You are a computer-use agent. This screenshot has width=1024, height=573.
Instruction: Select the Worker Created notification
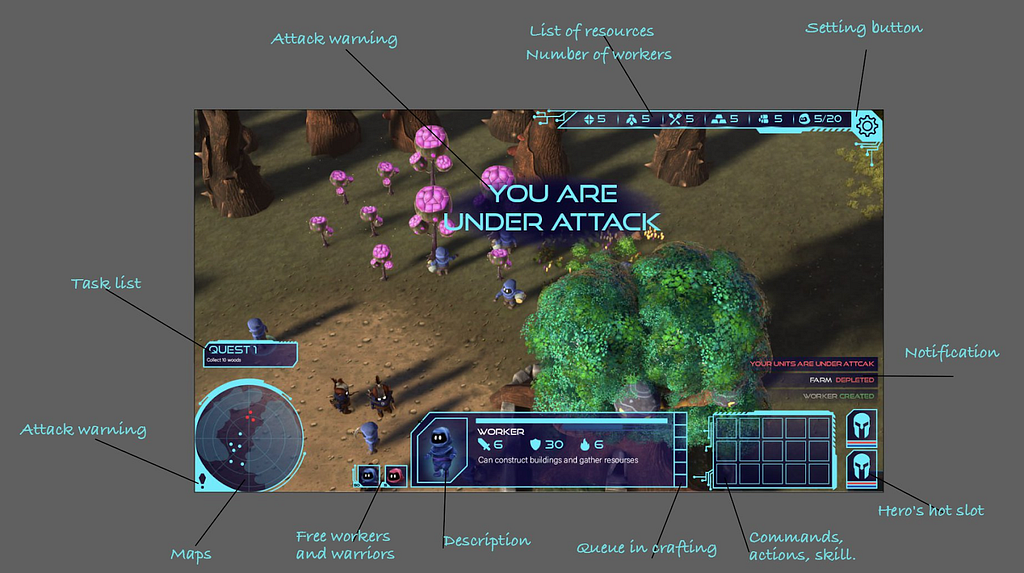pyautogui.click(x=838, y=396)
